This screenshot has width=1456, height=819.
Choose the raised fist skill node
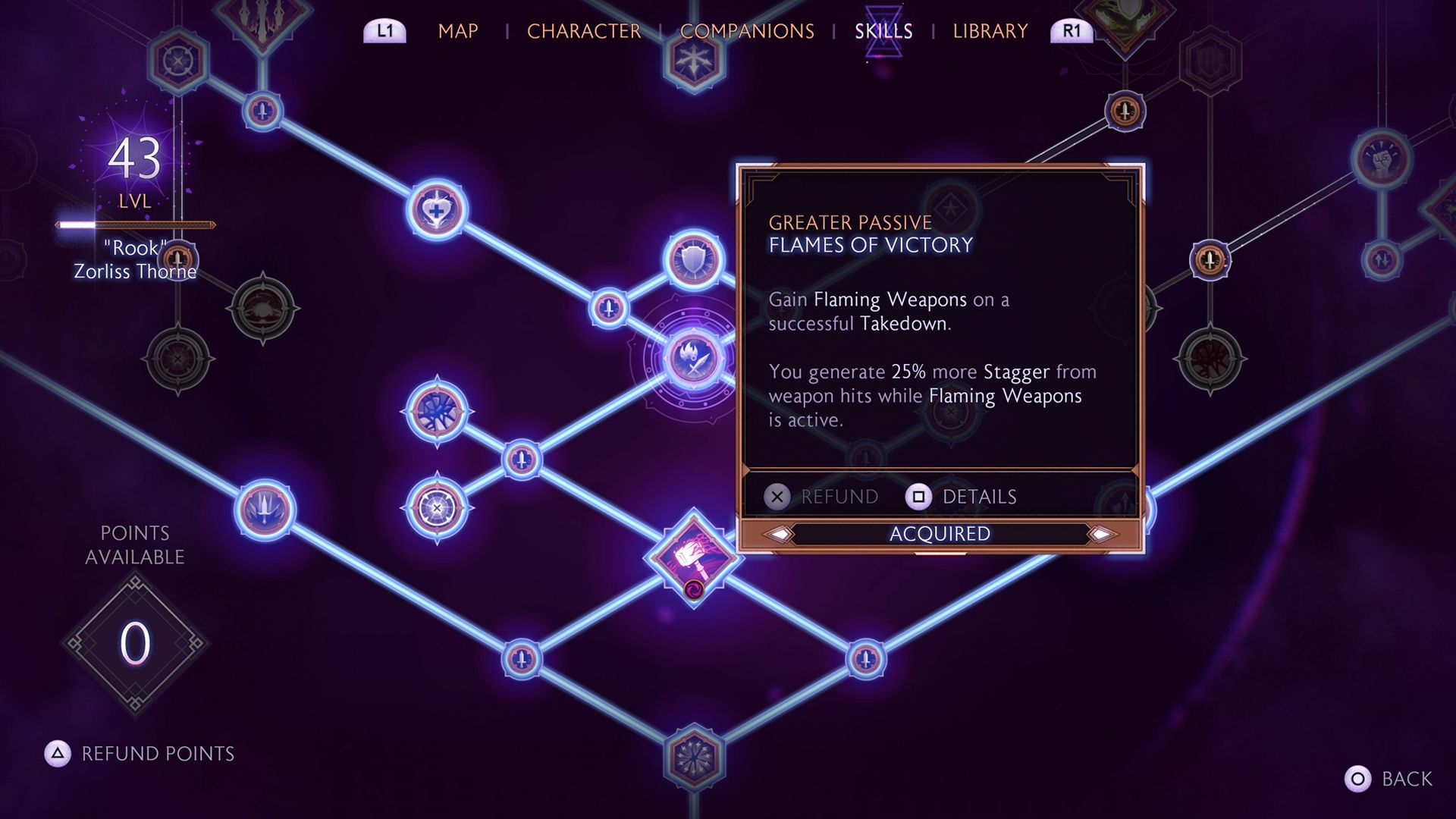pyautogui.click(x=1381, y=160)
